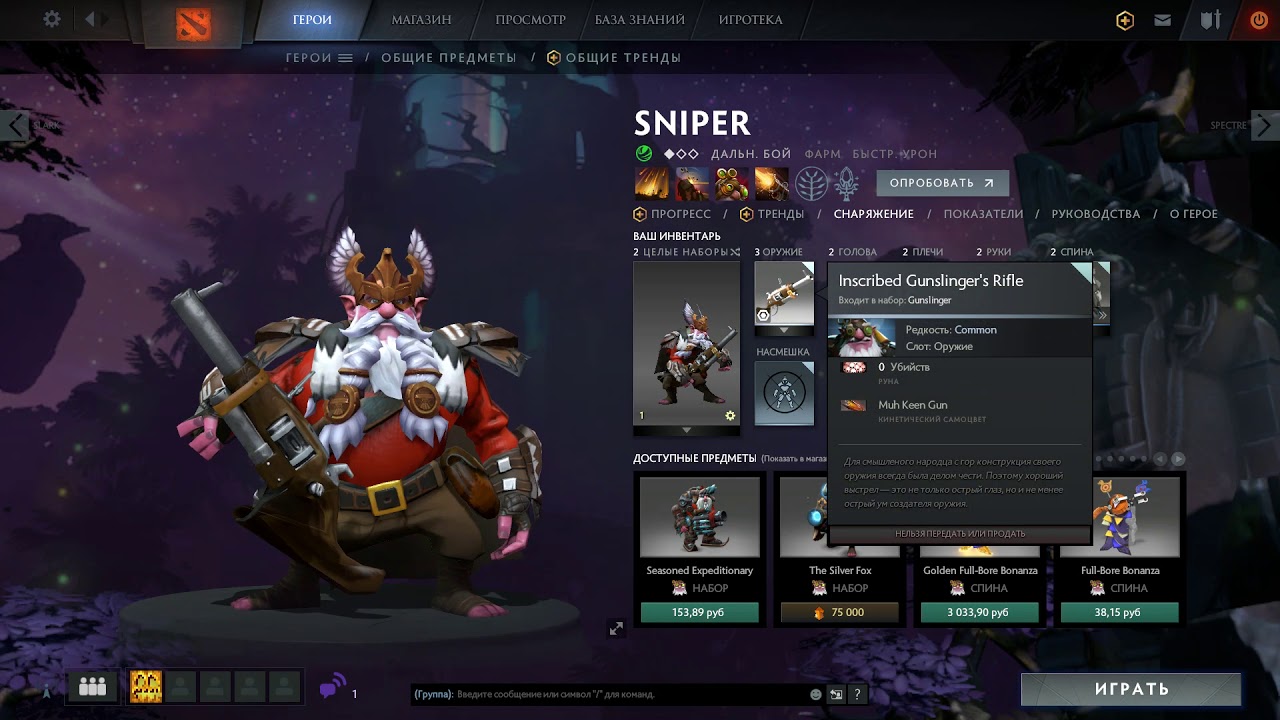
Task: Buy Seasoned Expeditionary for 153,89 руб
Action: 699,612
